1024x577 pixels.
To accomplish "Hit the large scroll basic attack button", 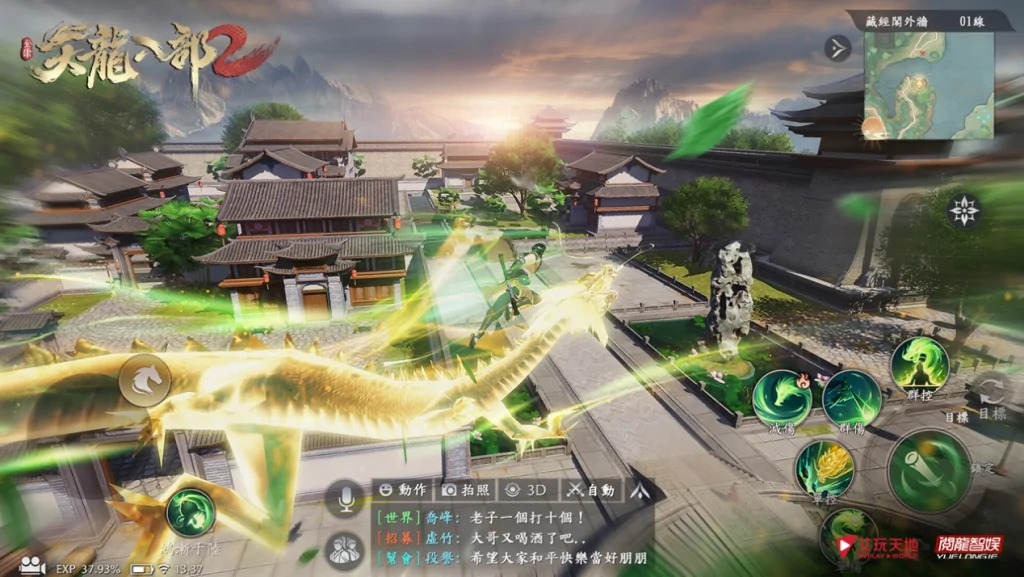I will pos(929,470).
